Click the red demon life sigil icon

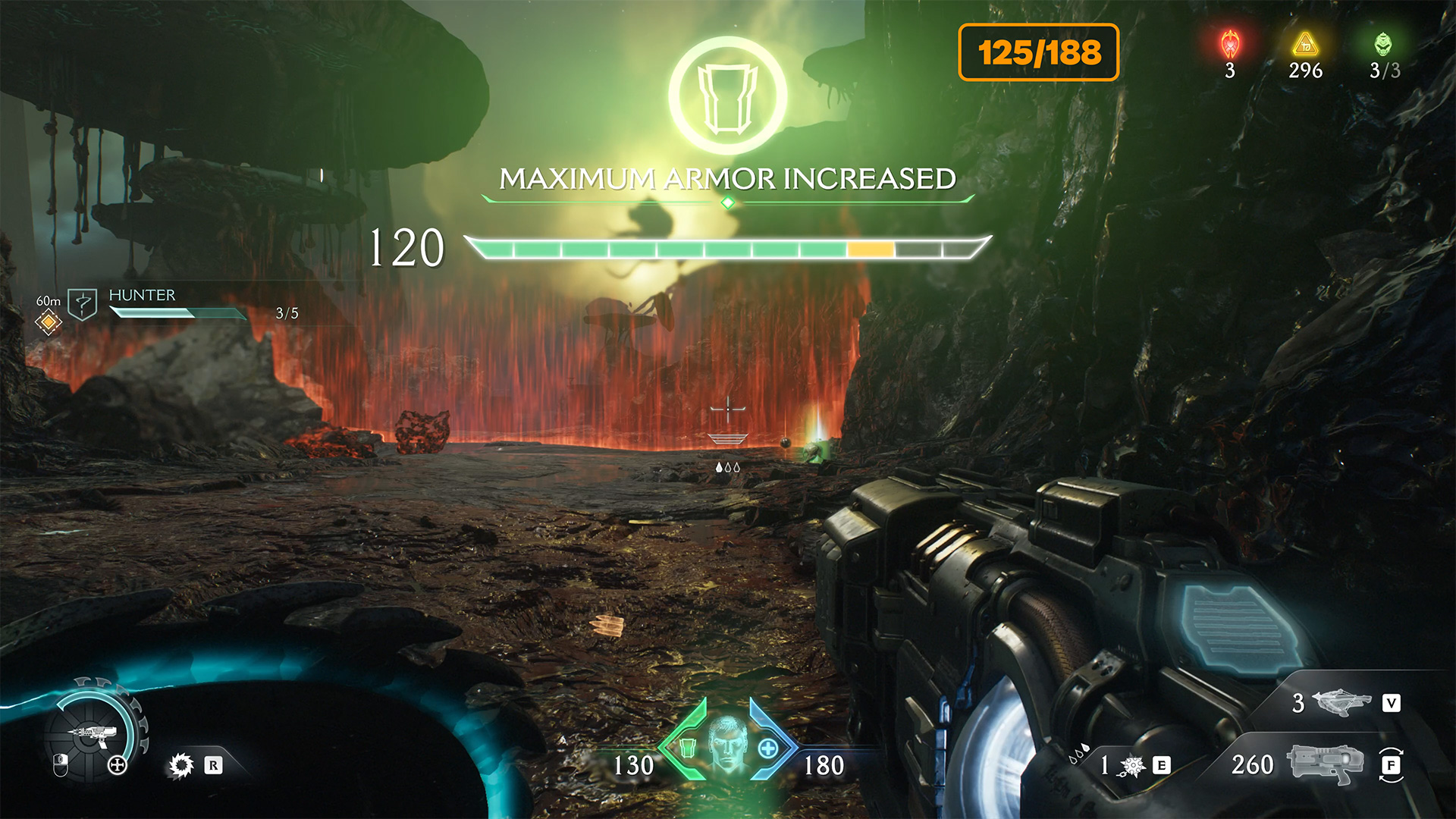click(1230, 45)
